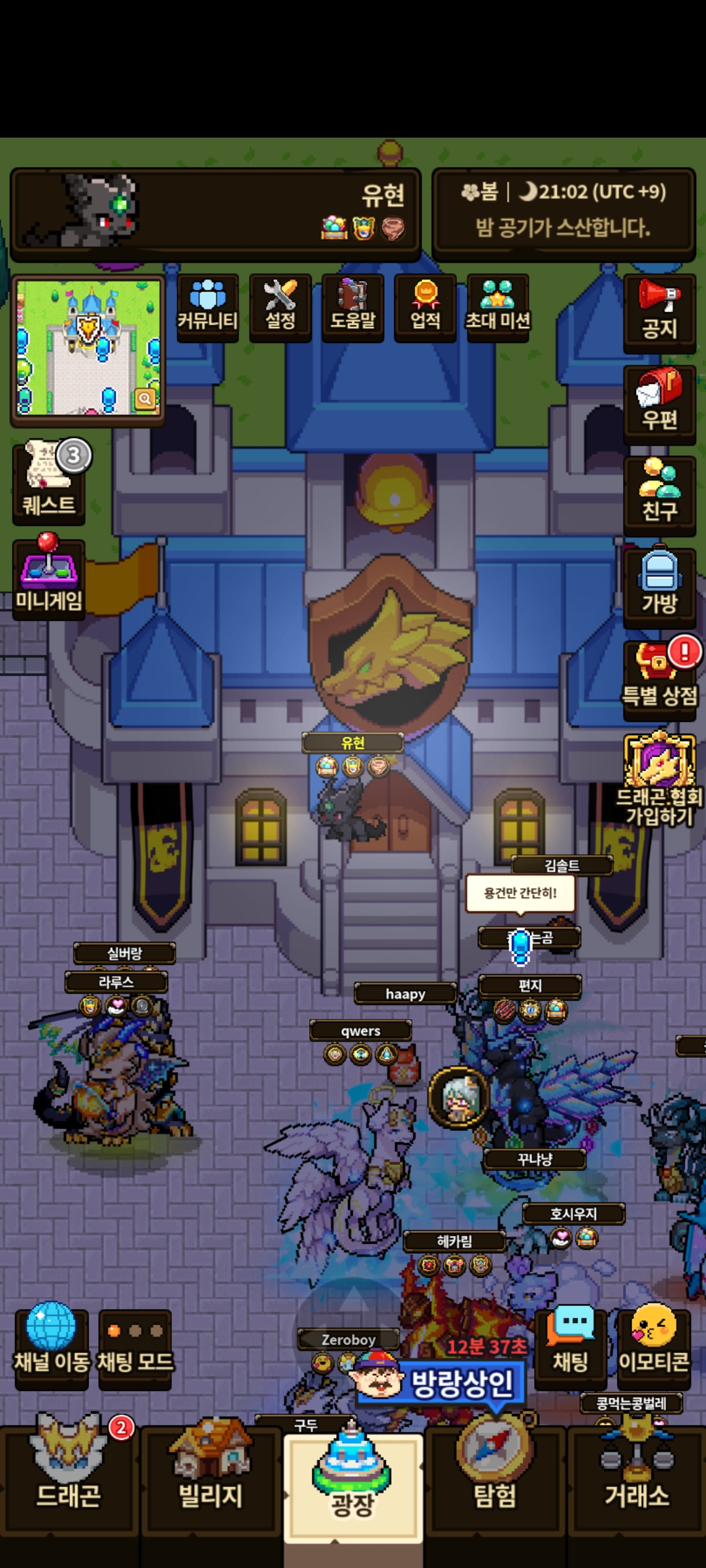Open the 채팅 chat window

571,1347
